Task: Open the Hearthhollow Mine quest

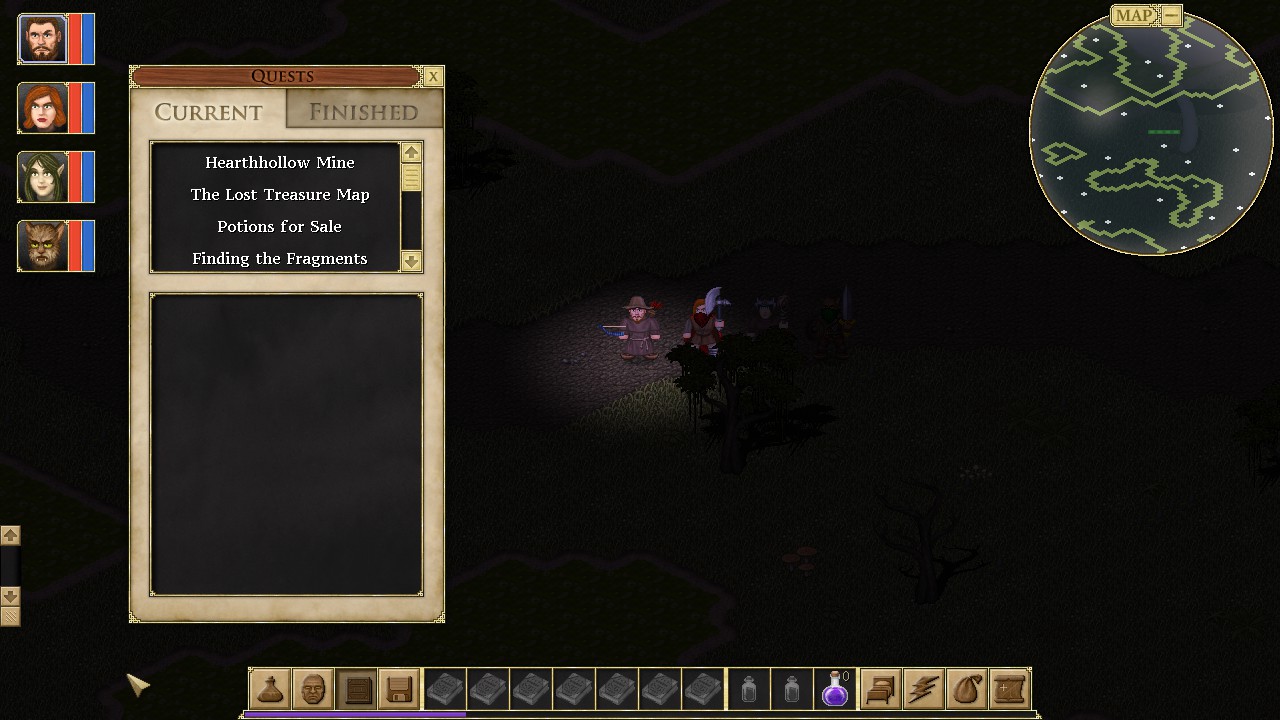Action: [x=279, y=162]
